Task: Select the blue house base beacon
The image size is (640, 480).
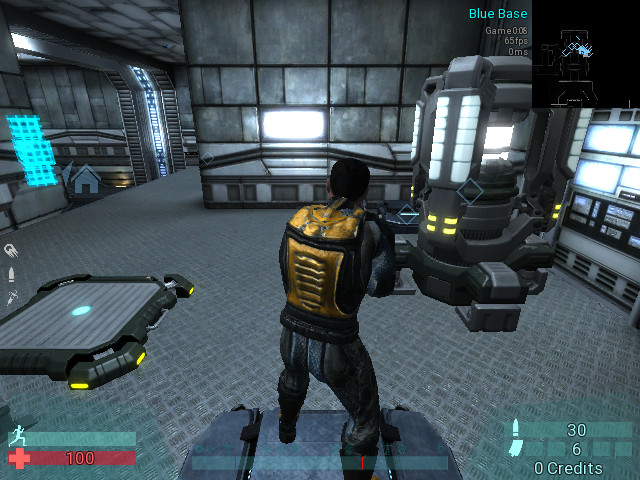Action: click(x=86, y=180)
